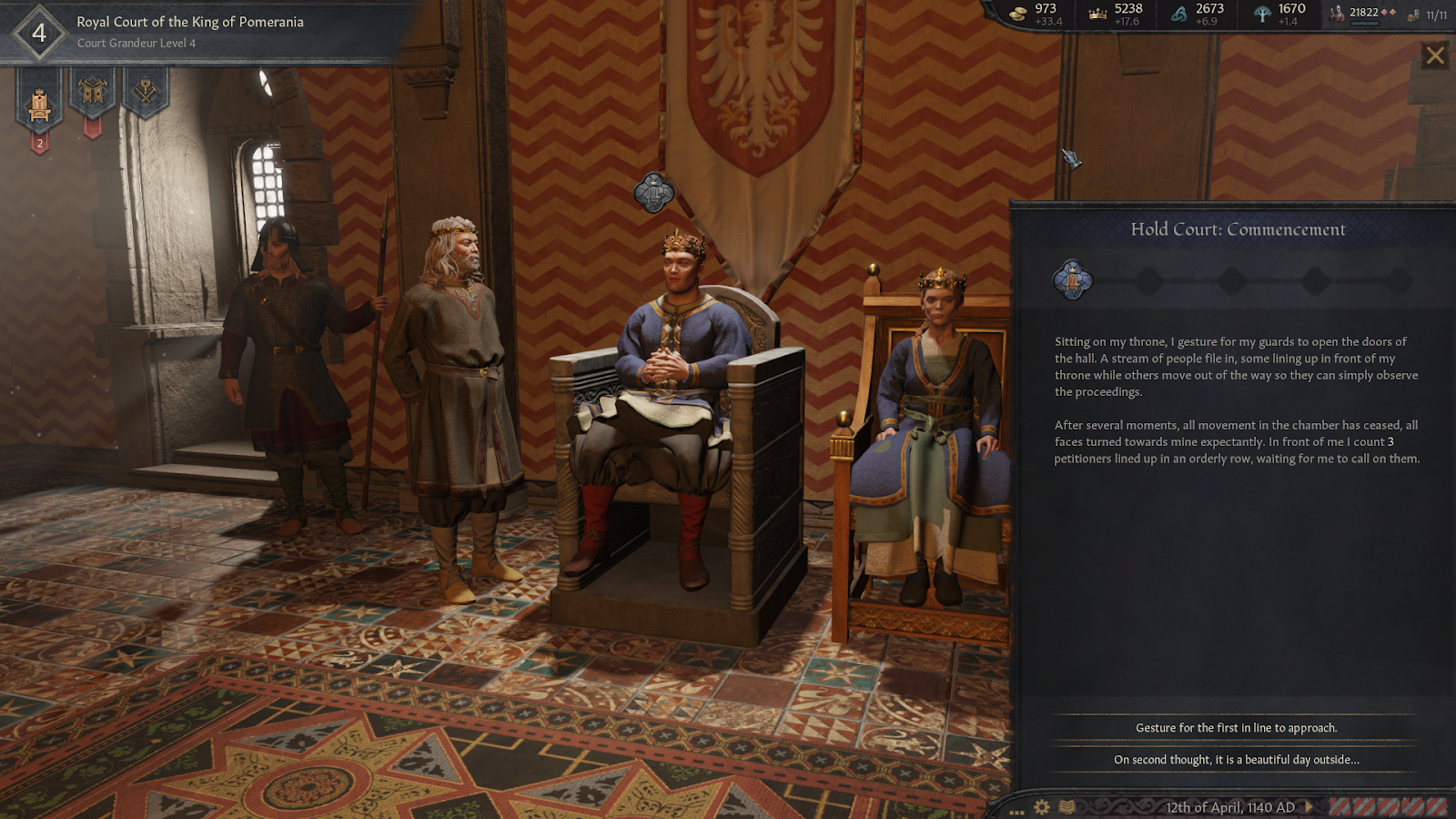Open the domain limit 11/11 indicator
The image size is (1456, 819).
pos(1428,15)
